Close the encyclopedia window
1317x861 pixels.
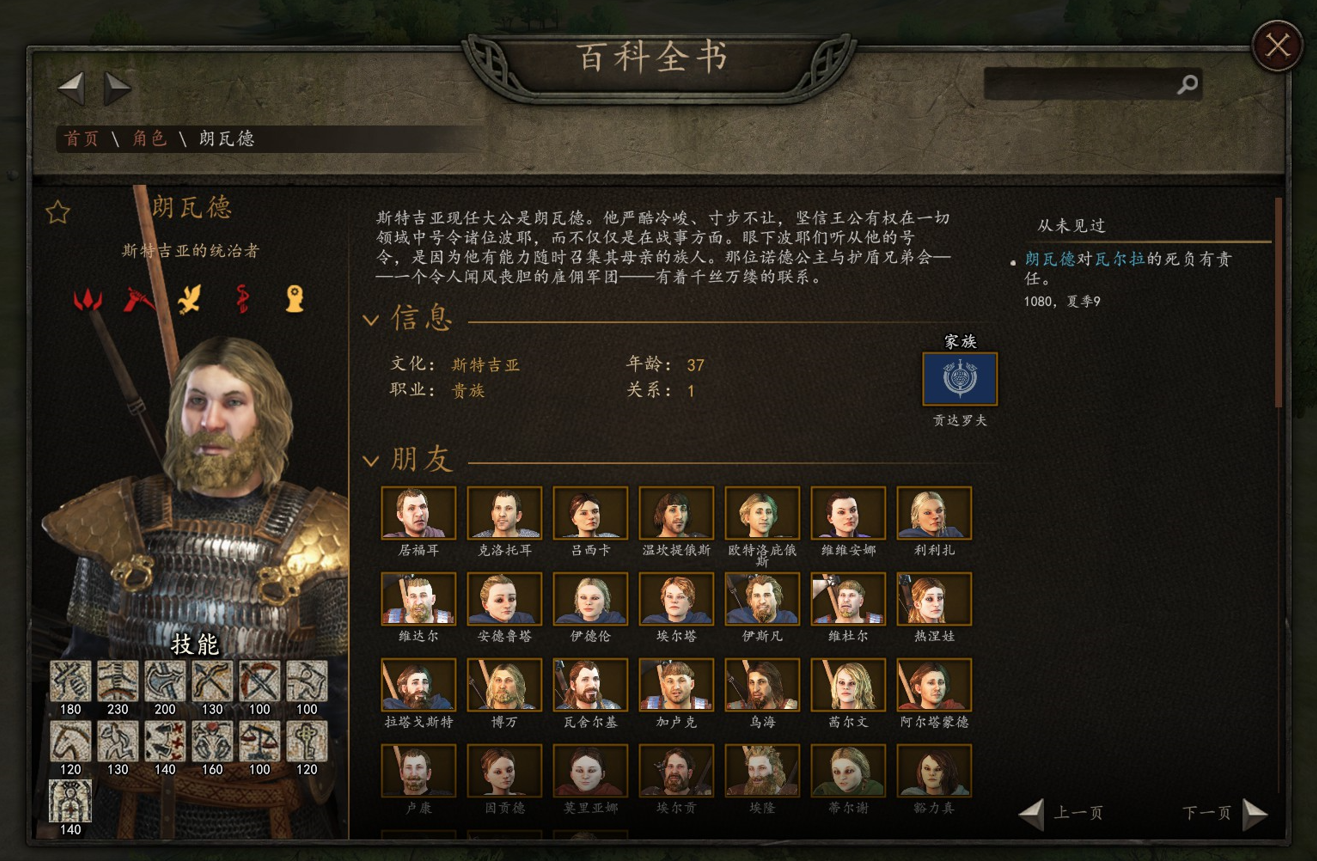click(1277, 45)
